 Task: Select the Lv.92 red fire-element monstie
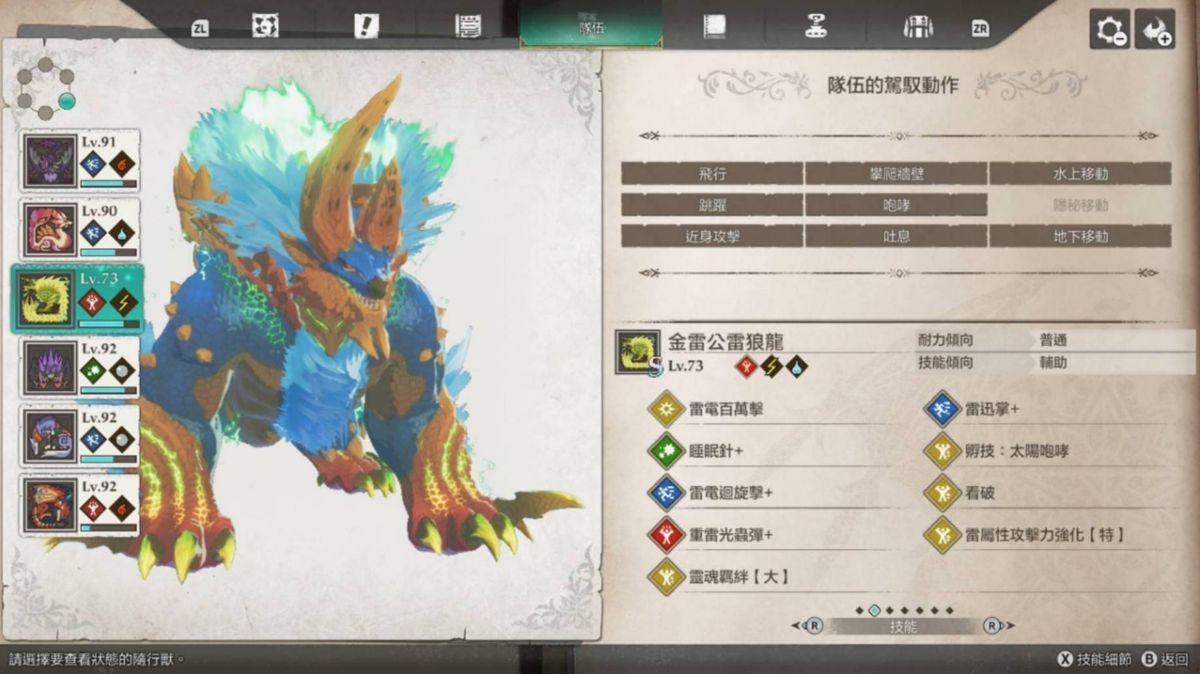[x=80, y=503]
